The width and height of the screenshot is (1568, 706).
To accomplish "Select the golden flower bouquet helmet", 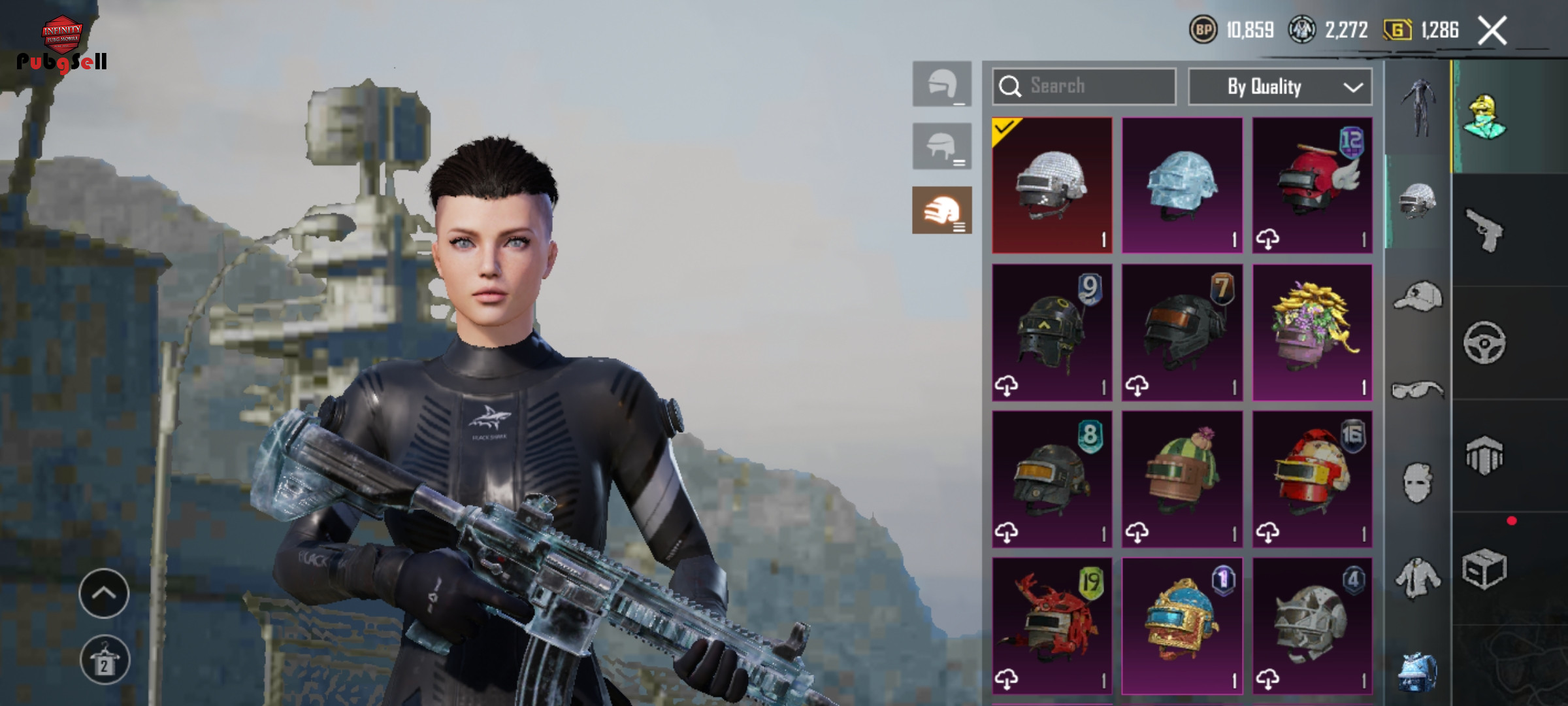I will pos(1312,332).
